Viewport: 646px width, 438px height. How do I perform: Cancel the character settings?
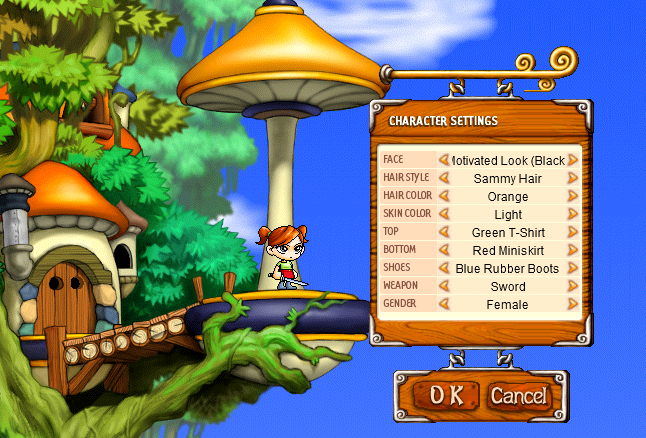tap(518, 394)
